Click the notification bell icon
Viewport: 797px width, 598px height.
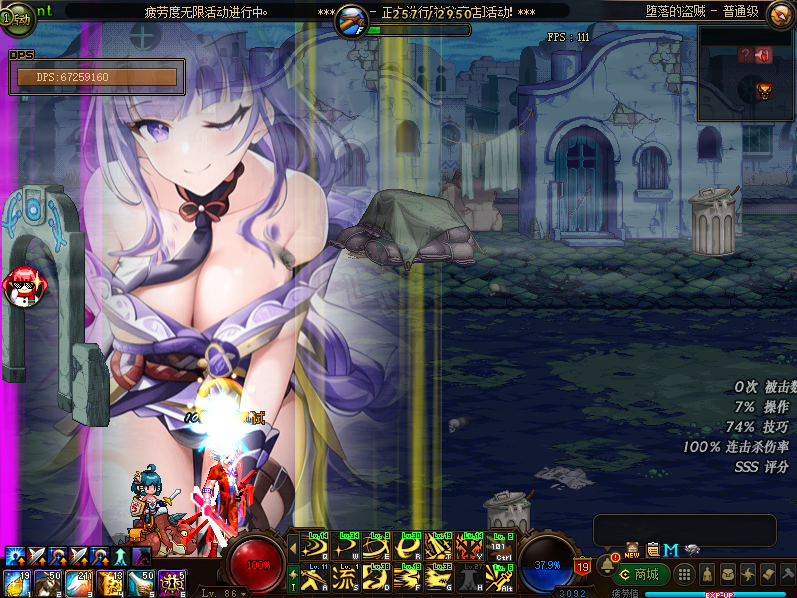[x=606, y=565]
